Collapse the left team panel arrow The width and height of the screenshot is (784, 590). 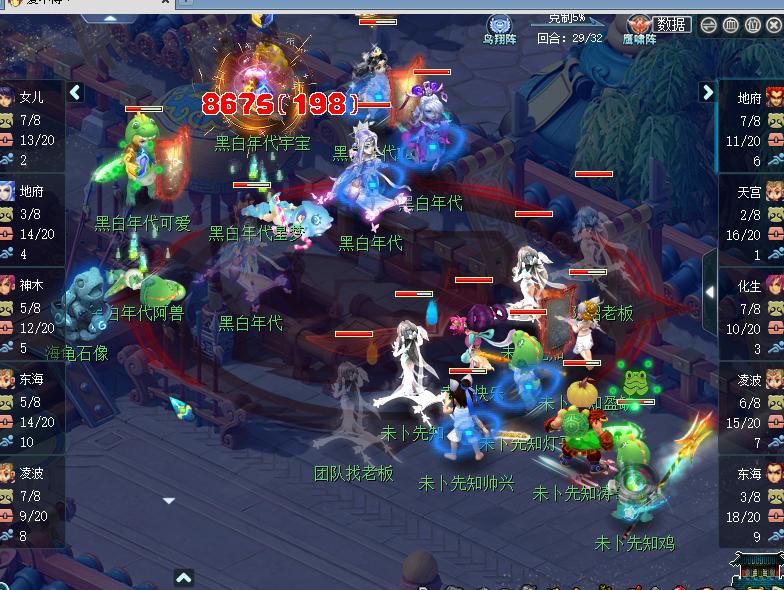point(76,93)
